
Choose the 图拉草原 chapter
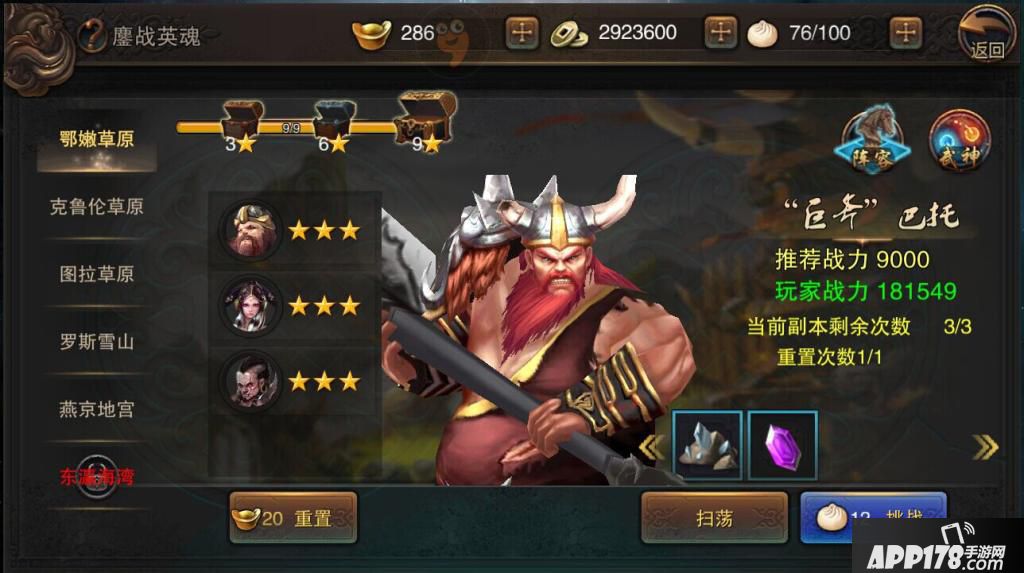97,274
